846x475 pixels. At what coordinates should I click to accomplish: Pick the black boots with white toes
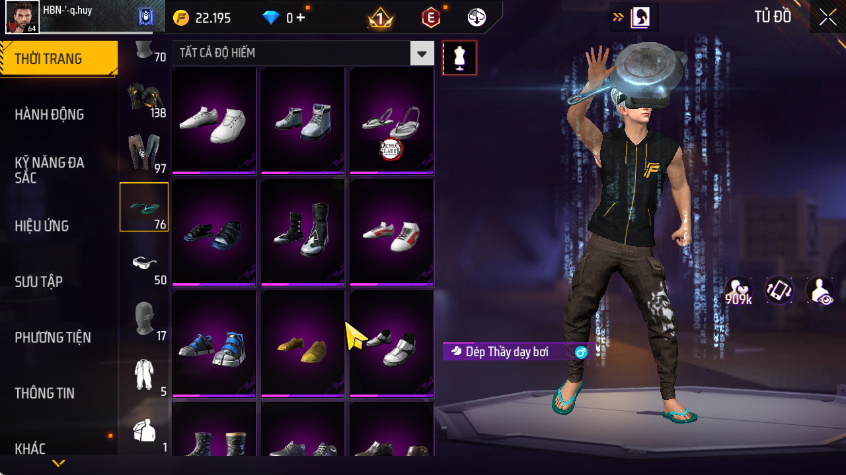pos(303,229)
